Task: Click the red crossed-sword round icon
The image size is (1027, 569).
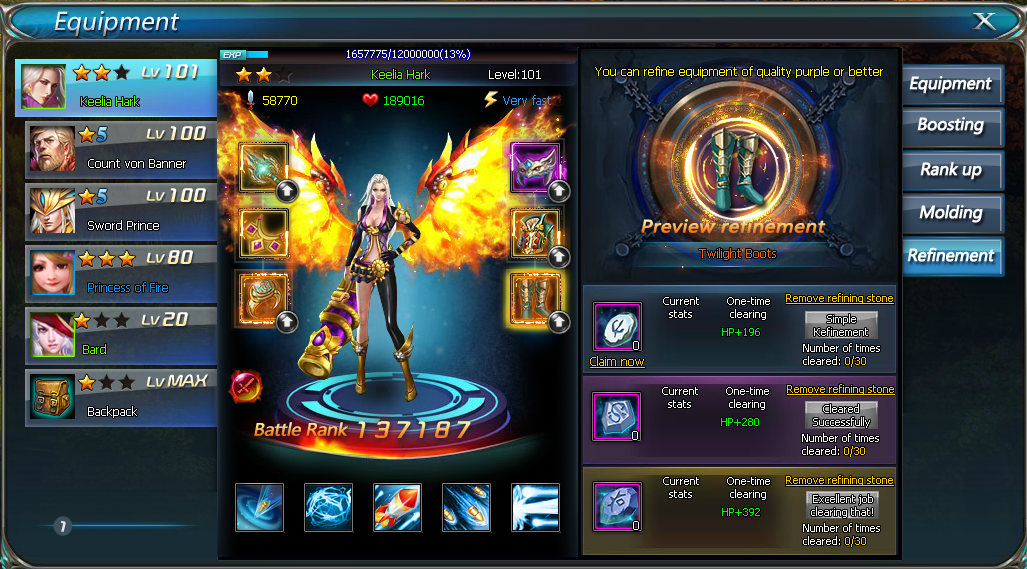Action: (x=245, y=386)
